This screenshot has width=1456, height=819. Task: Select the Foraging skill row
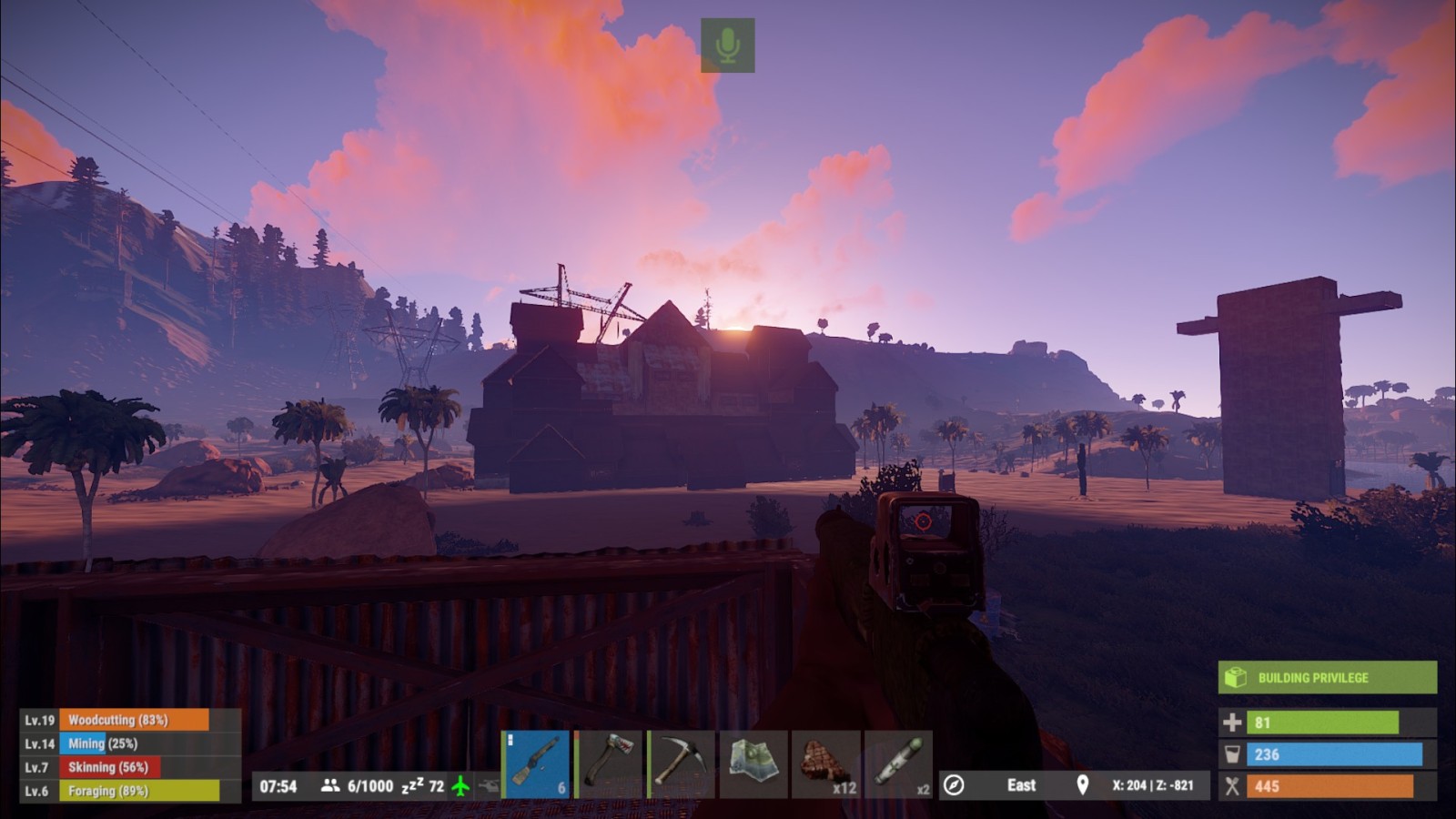130,791
